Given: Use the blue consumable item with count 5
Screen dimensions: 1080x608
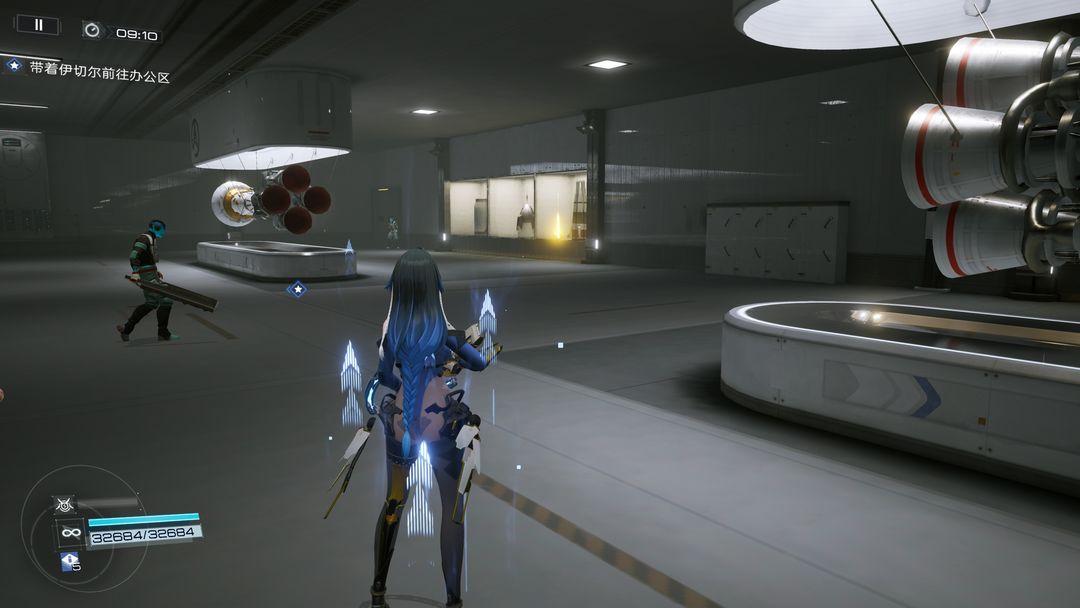Looking at the screenshot, I should pyautogui.click(x=69, y=562).
